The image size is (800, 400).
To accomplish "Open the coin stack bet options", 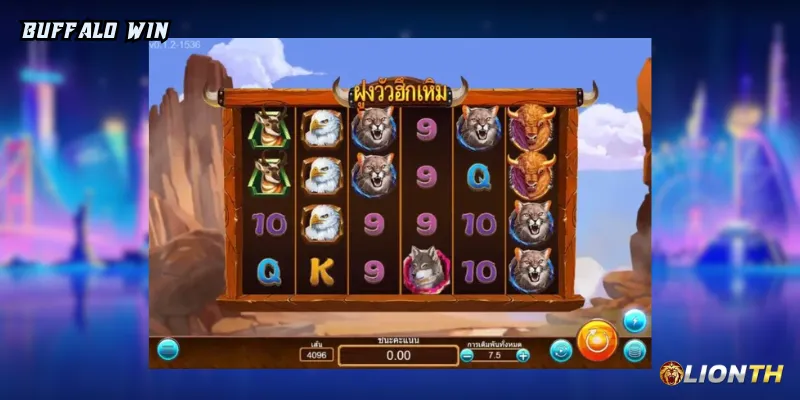I will (x=634, y=351).
